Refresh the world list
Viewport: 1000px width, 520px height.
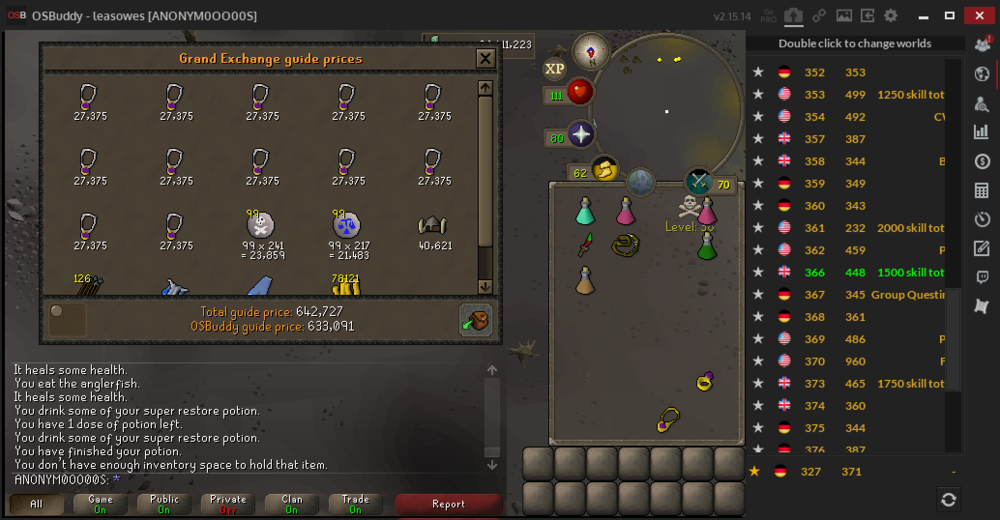[x=948, y=499]
